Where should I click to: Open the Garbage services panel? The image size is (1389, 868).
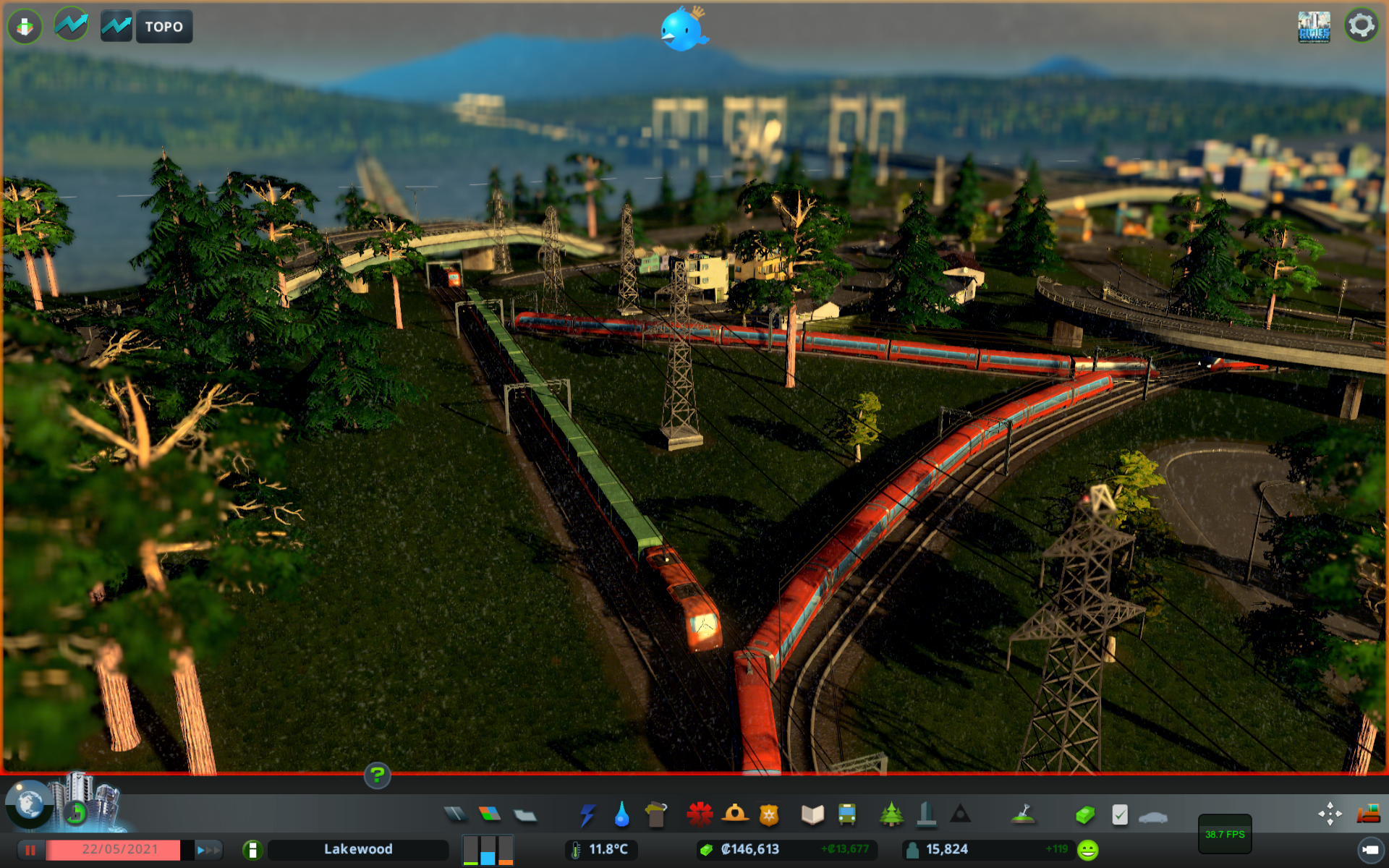[655, 814]
